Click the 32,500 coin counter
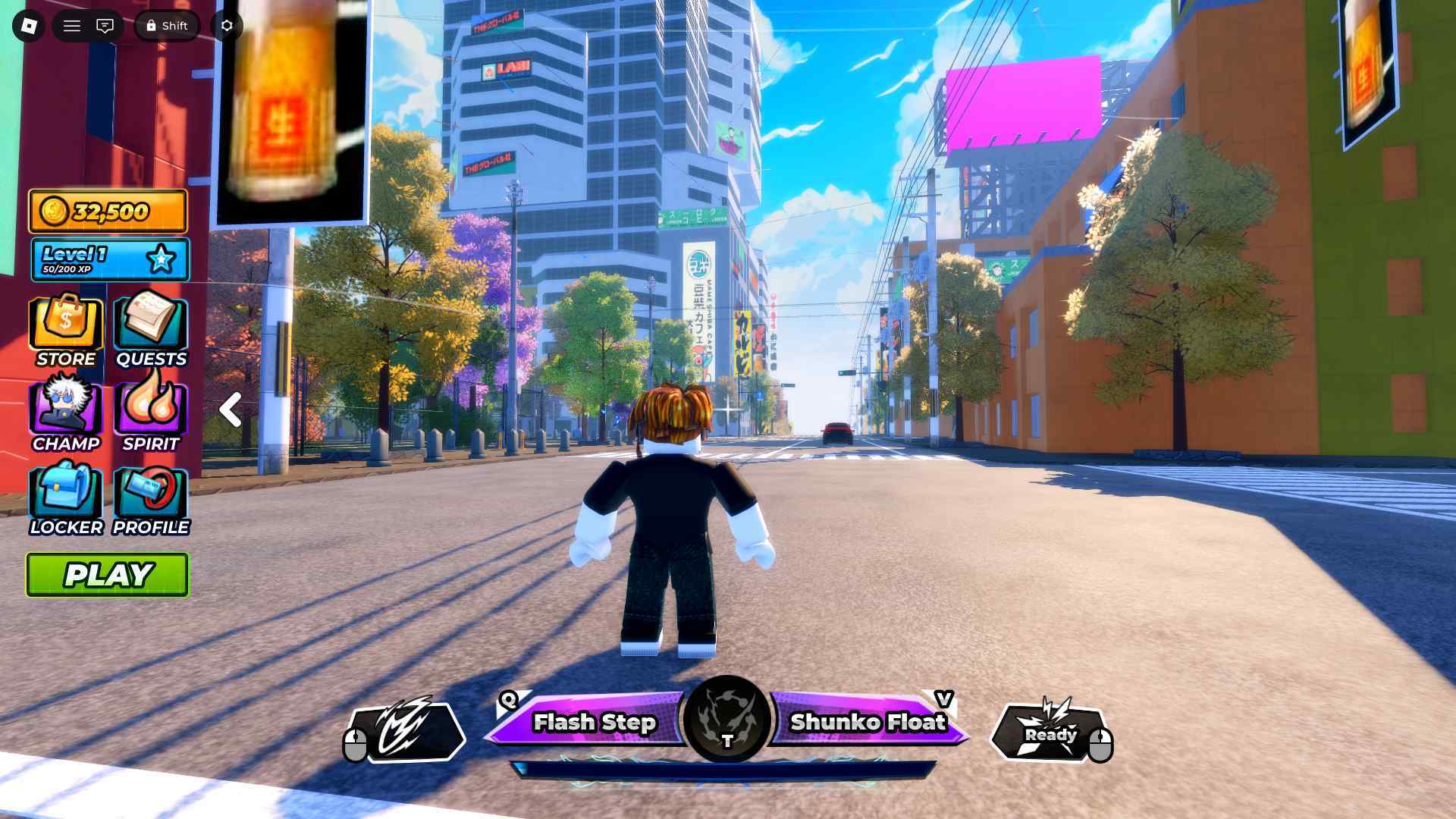This screenshot has height=819, width=1456. pyautogui.click(x=106, y=212)
